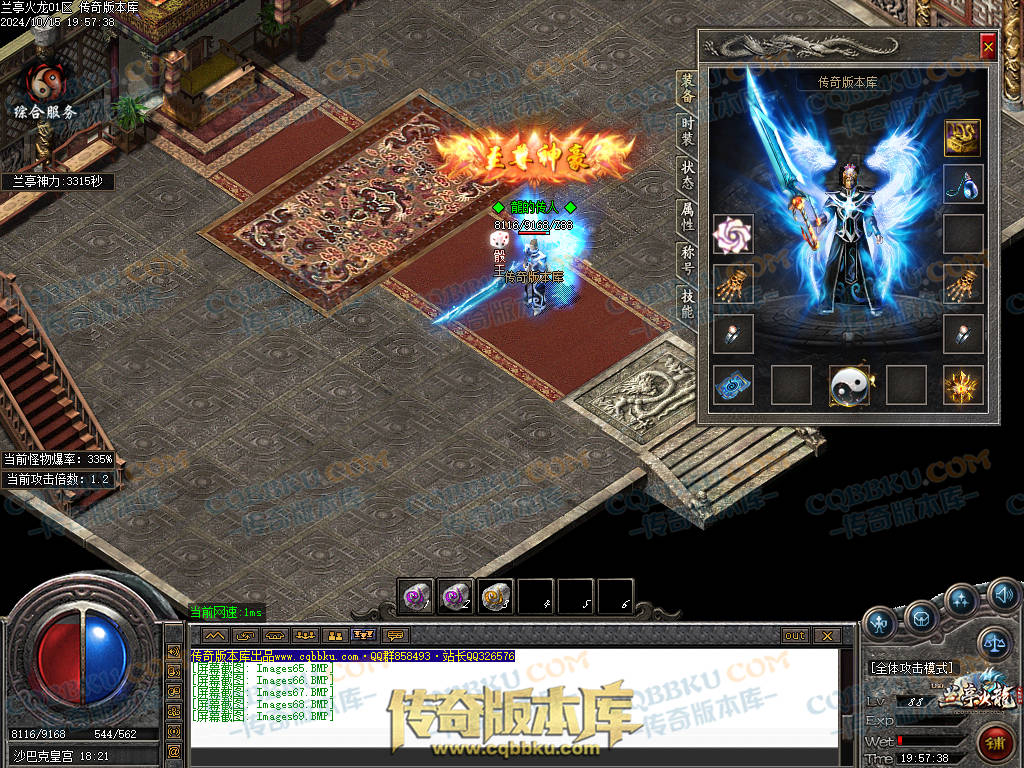Use the first hotbar scroll item
The image size is (1024, 768).
point(414,596)
